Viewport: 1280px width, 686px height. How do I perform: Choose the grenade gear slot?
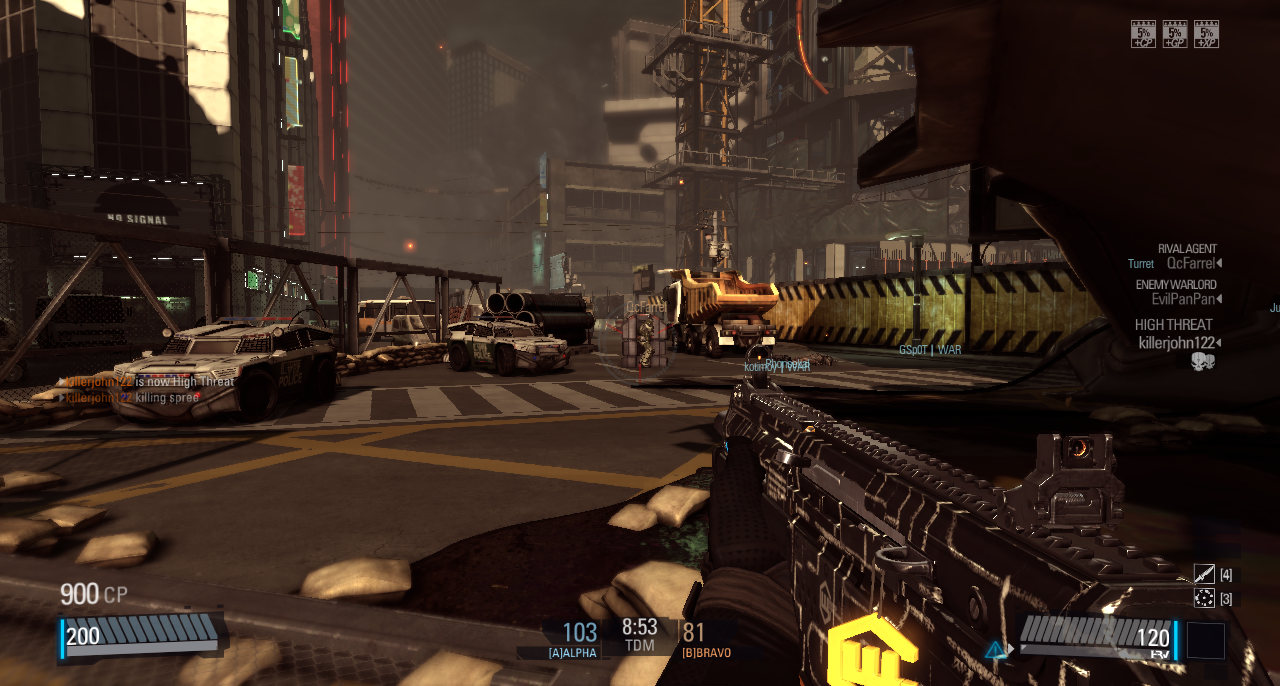click(x=1204, y=598)
